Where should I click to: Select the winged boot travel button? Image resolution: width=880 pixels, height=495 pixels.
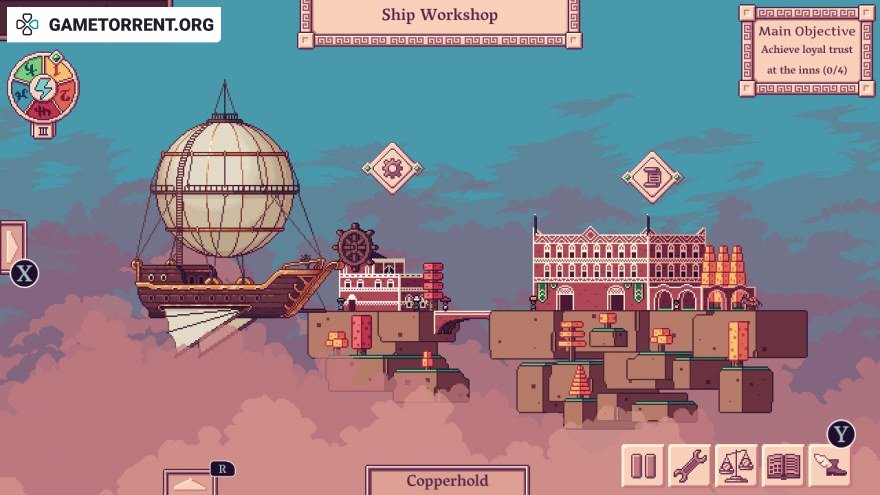[829, 466]
